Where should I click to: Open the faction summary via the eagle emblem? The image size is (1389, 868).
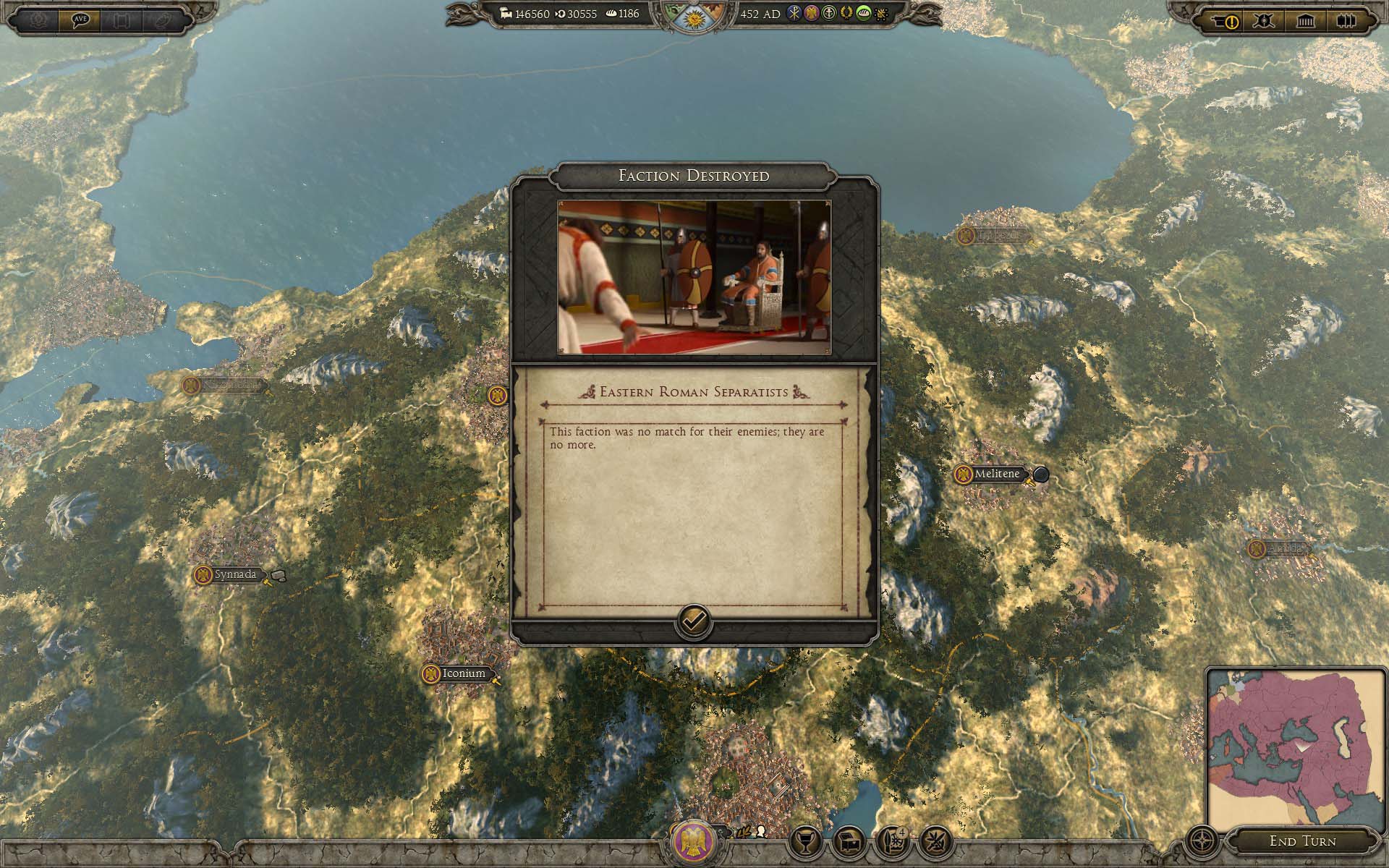click(694, 841)
